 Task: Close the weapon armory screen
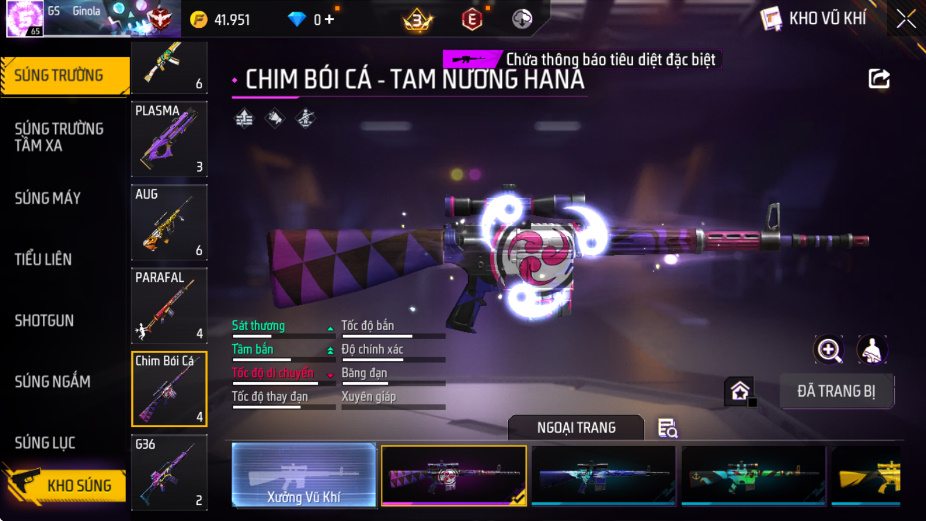tap(905, 19)
